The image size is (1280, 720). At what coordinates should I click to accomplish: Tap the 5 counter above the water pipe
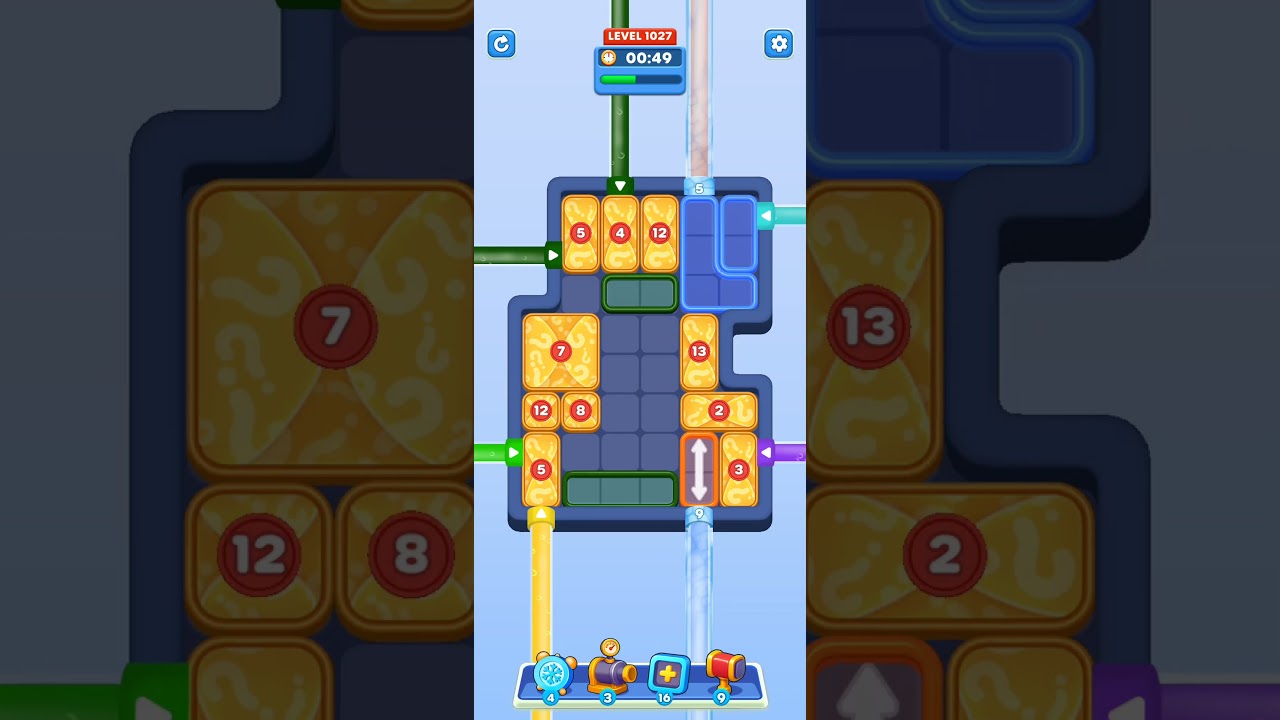tap(698, 186)
